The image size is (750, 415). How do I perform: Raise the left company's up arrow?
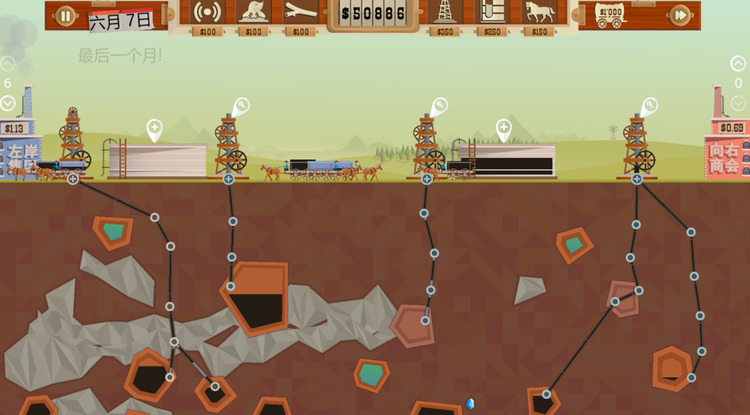tap(8, 64)
